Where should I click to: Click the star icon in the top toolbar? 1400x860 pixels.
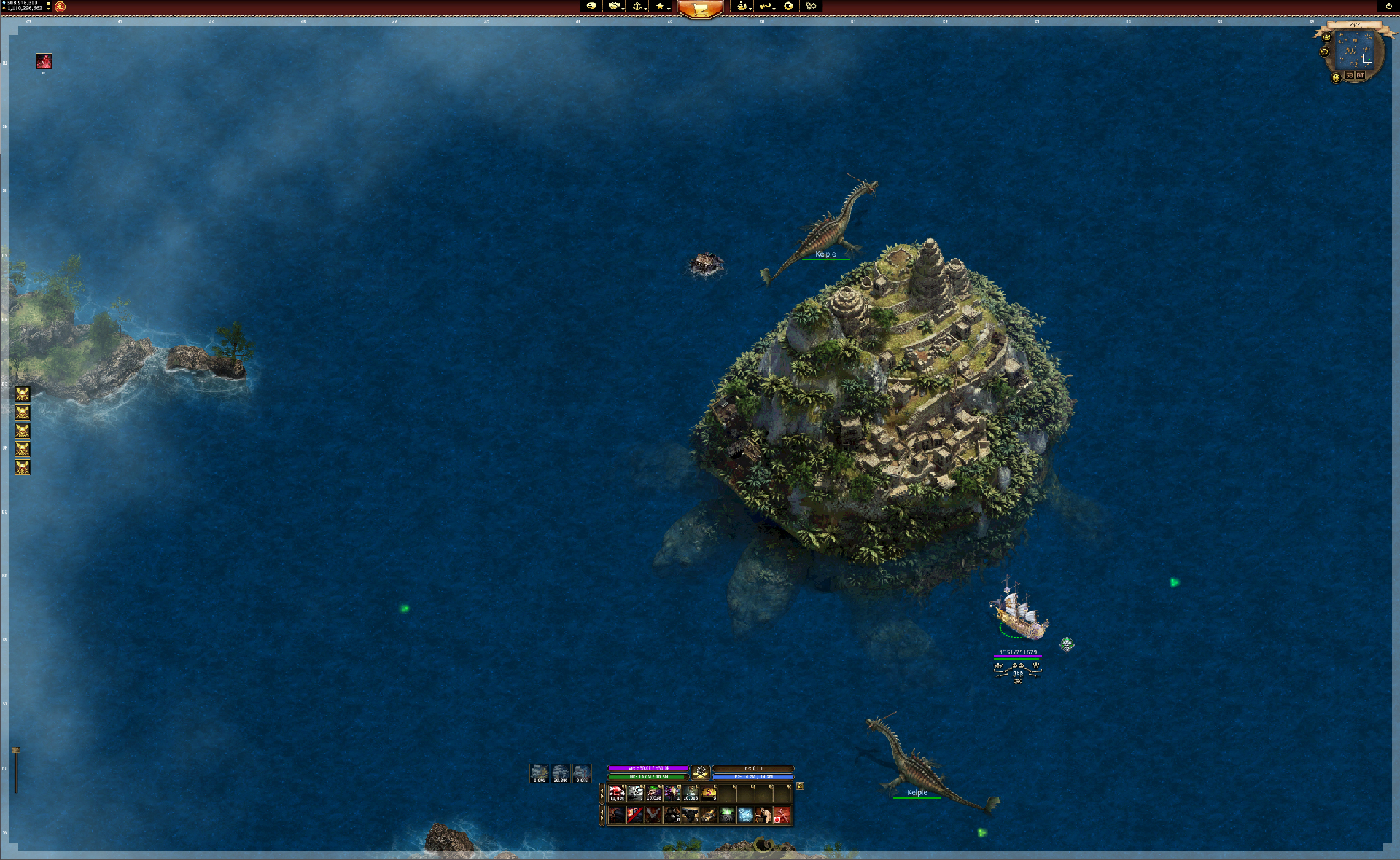(x=660, y=7)
